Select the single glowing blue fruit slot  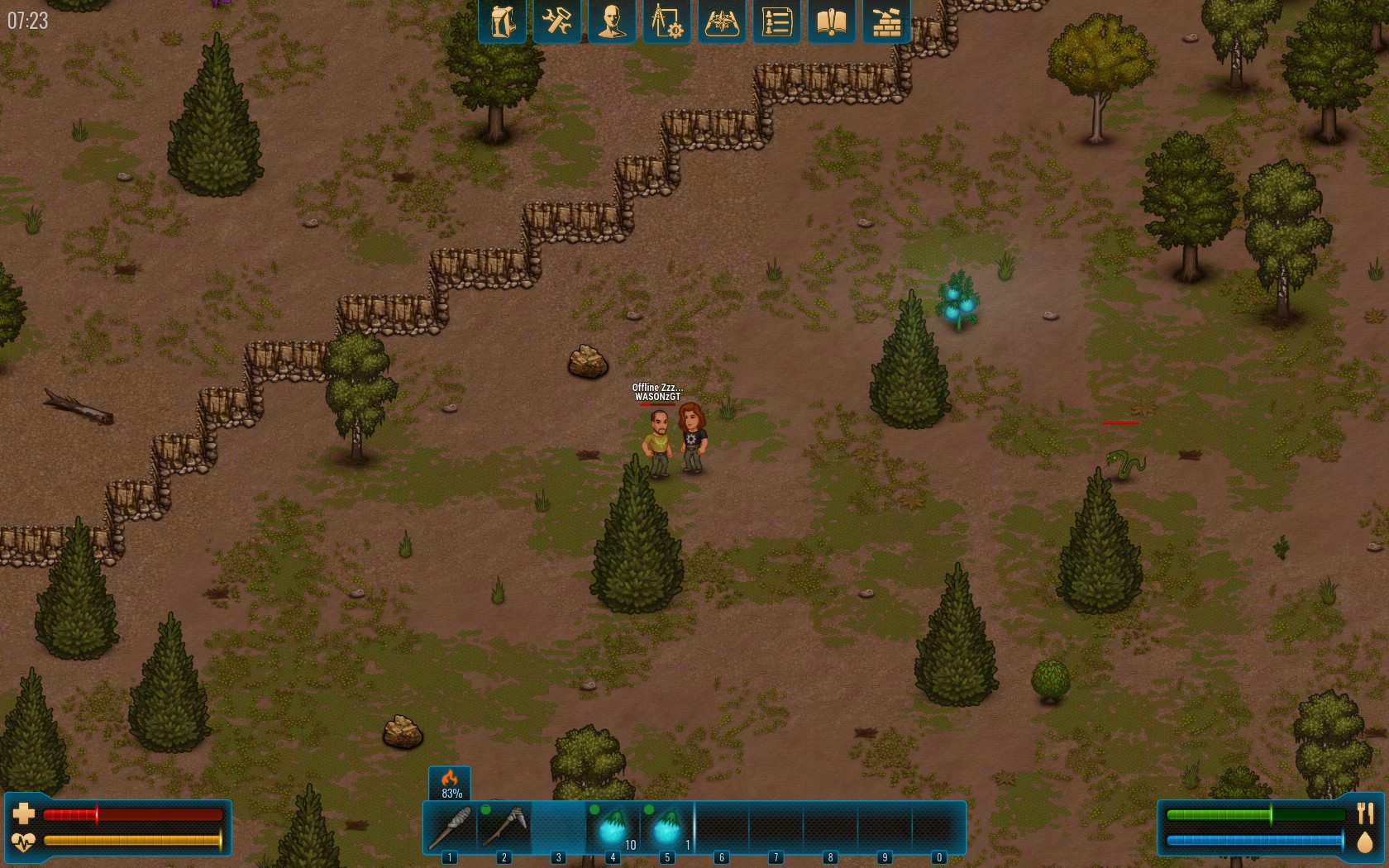(x=667, y=827)
